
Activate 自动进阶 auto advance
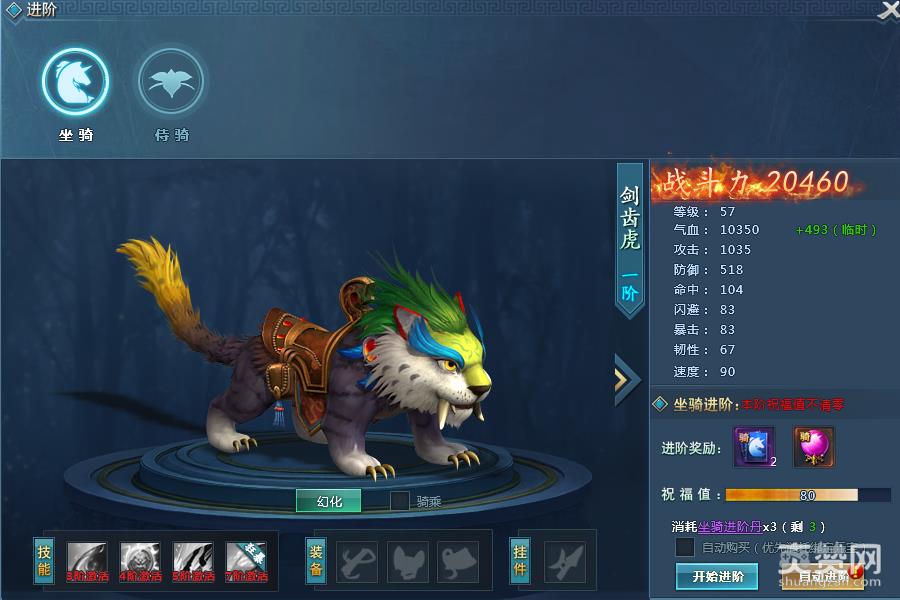(823, 576)
